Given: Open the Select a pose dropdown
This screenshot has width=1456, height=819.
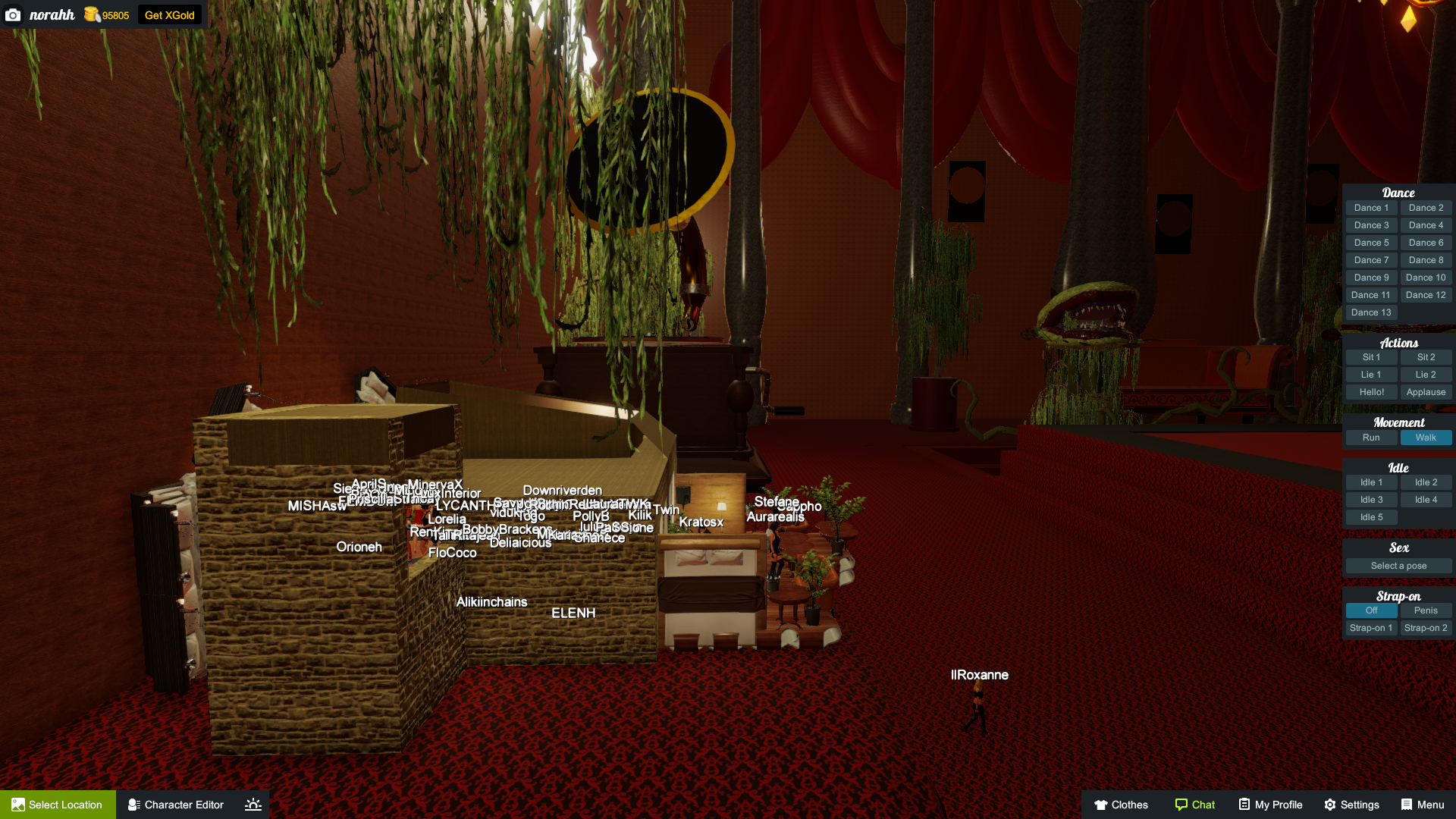Looking at the screenshot, I should click(x=1398, y=565).
